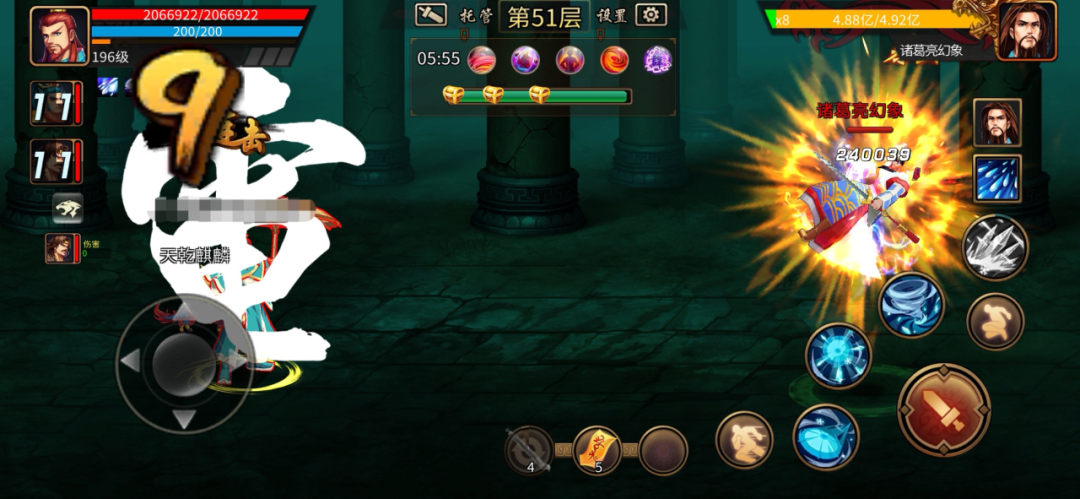Screen dimensions: 1080x499
Task: Tap the purple rune circle buff icon
Action: coord(657,60)
